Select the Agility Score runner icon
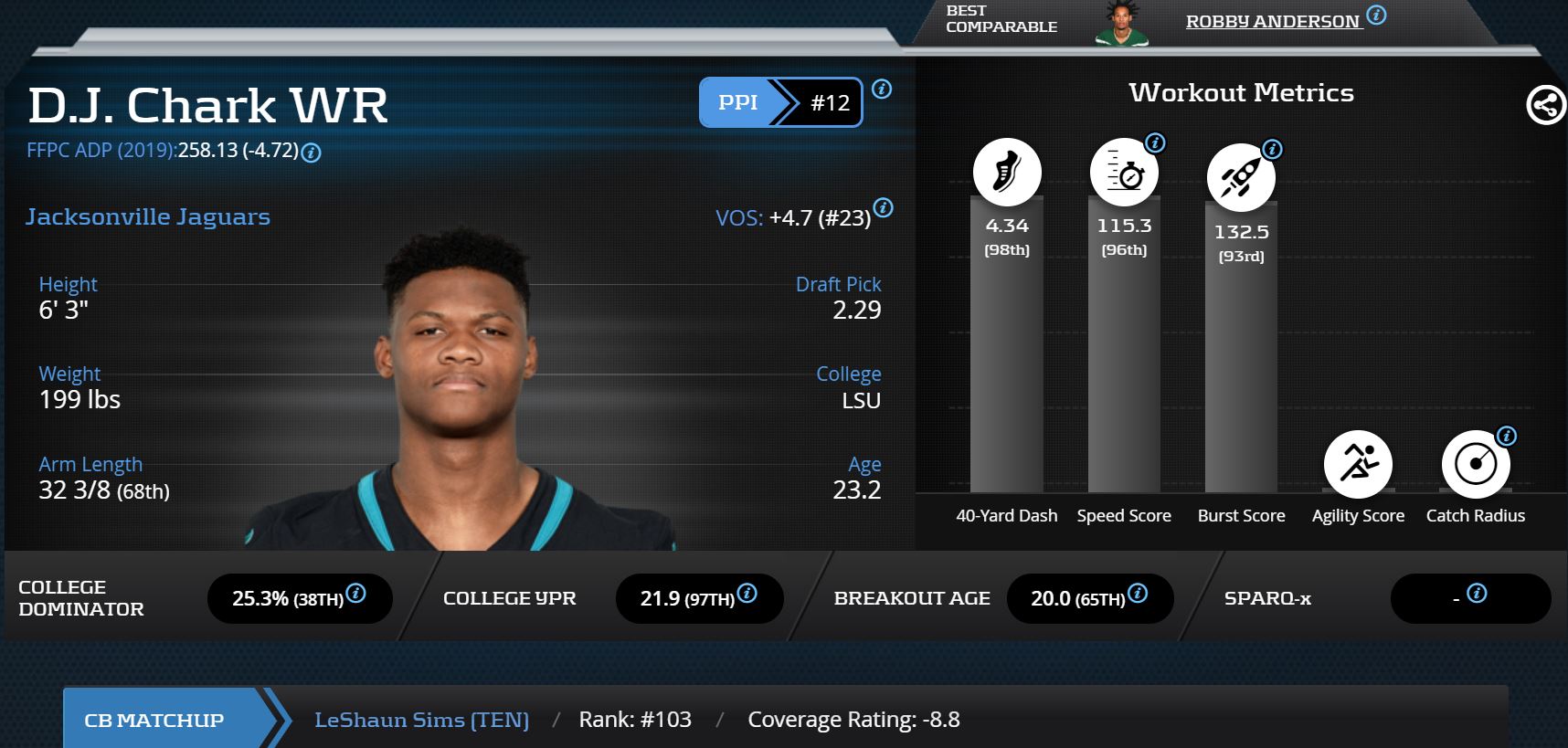 tap(1358, 464)
